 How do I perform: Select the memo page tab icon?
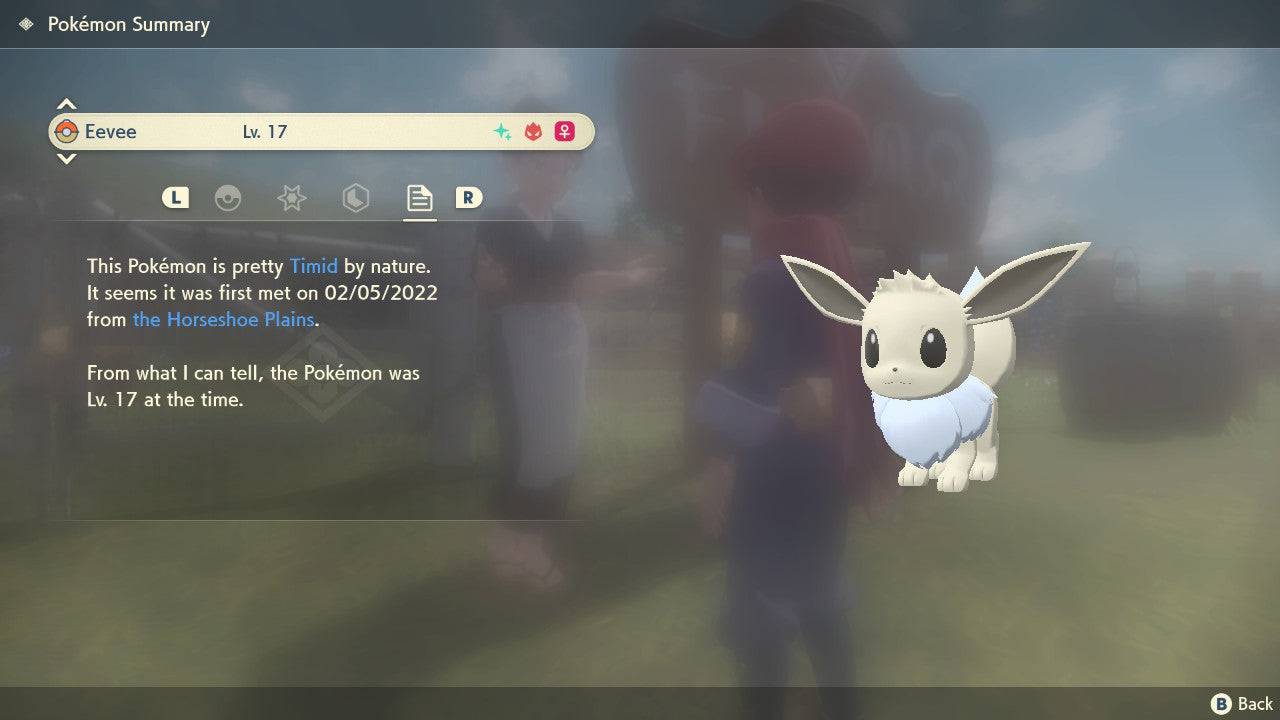coord(419,197)
